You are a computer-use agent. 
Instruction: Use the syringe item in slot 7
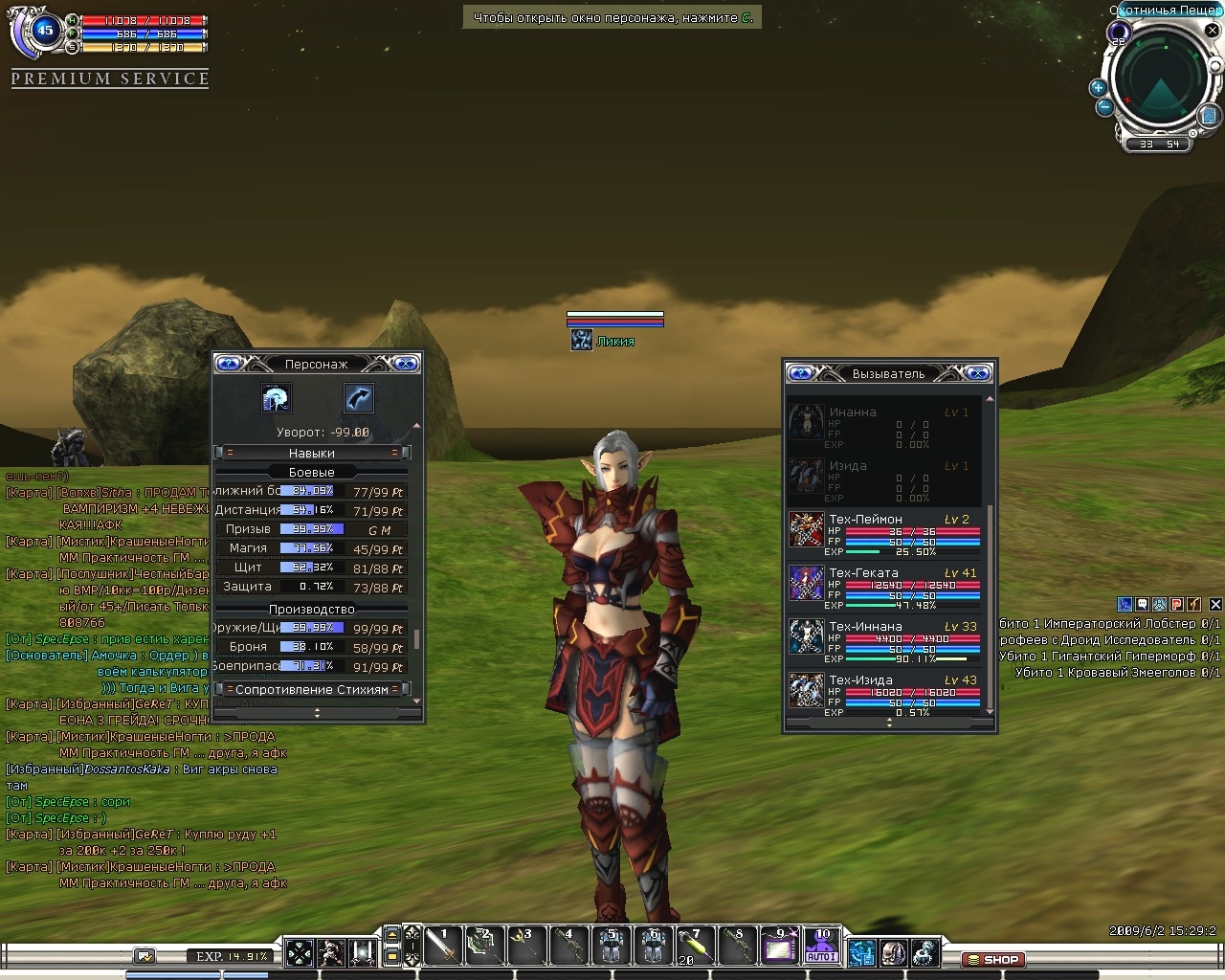coord(694,946)
